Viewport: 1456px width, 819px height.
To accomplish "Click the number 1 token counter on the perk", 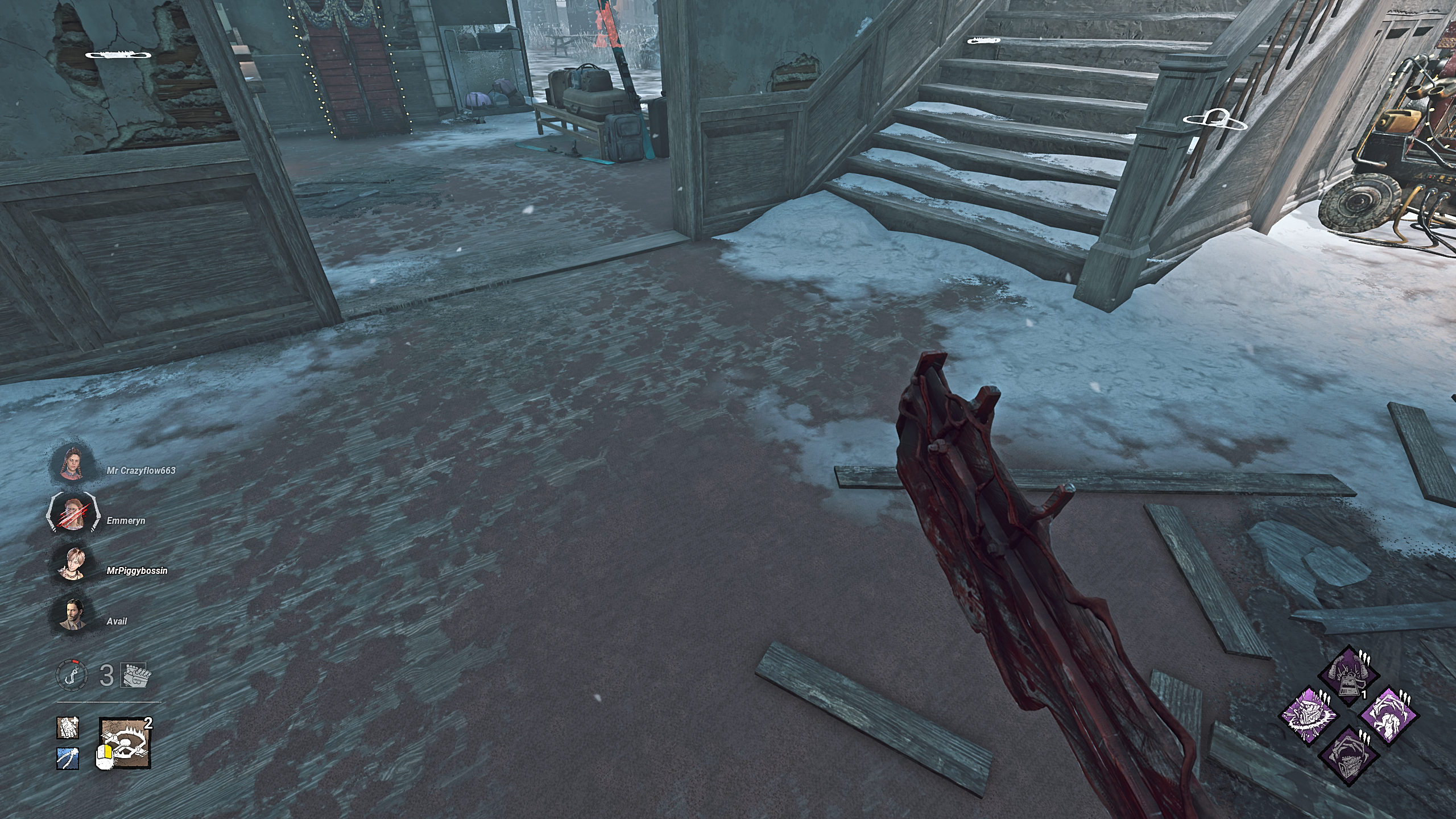I will click(x=1364, y=694).
